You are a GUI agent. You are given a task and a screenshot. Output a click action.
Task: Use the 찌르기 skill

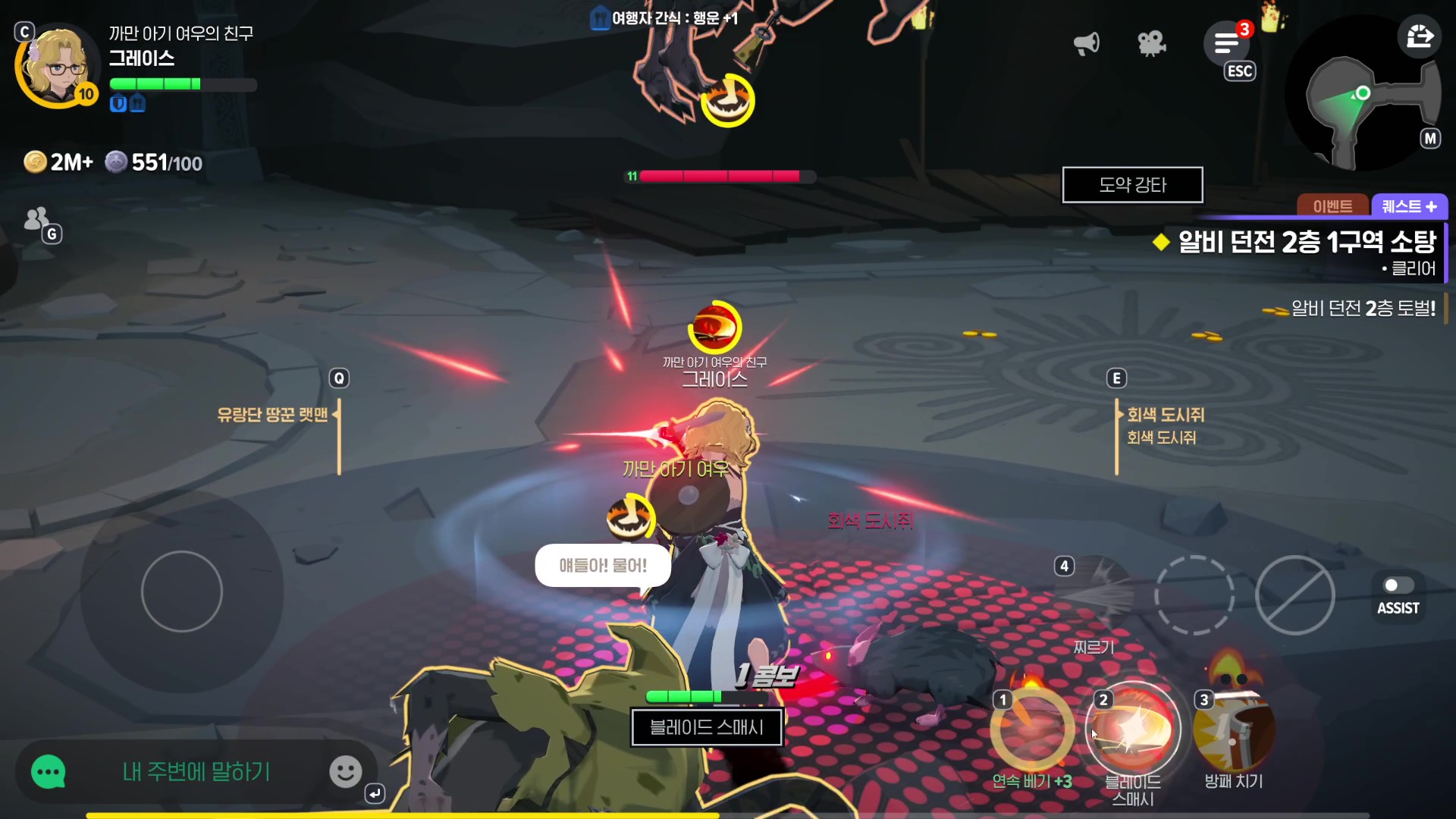(x=1094, y=596)
